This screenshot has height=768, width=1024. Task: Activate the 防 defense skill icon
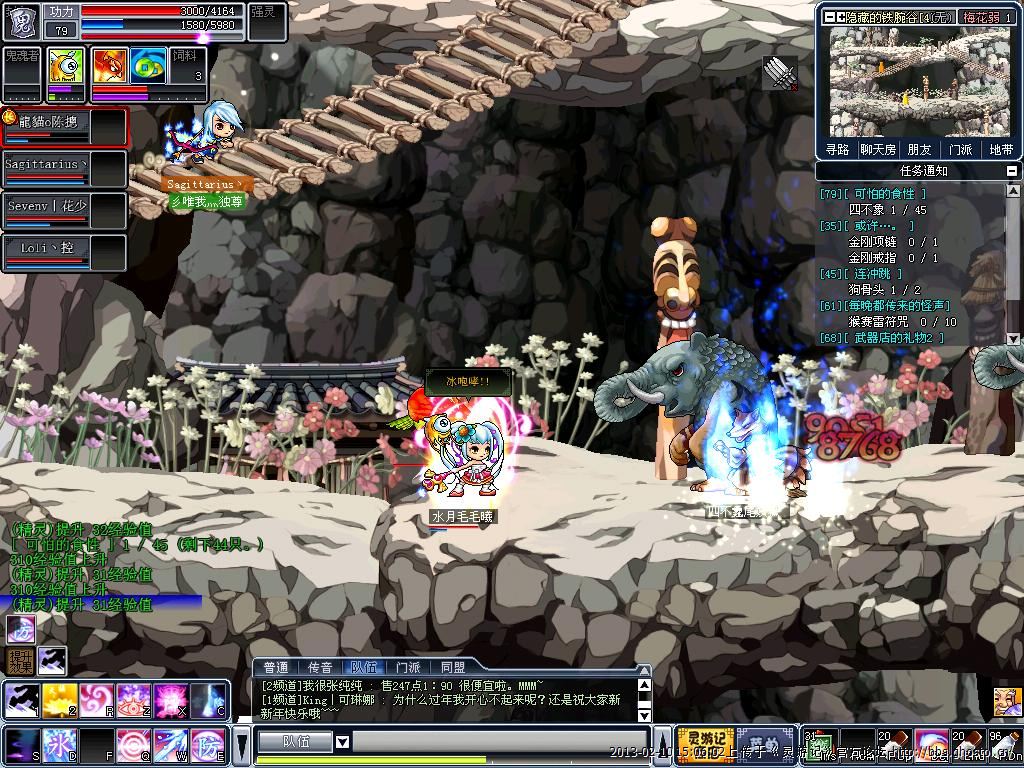coord(208,747)
